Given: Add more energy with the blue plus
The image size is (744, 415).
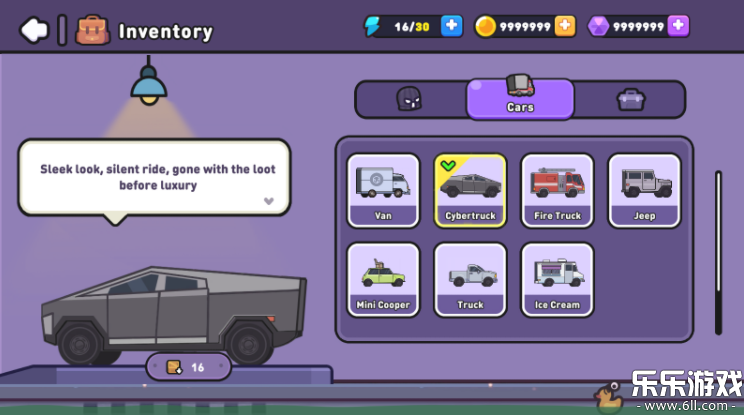Looking at the screenshot, I should (452, 26).
